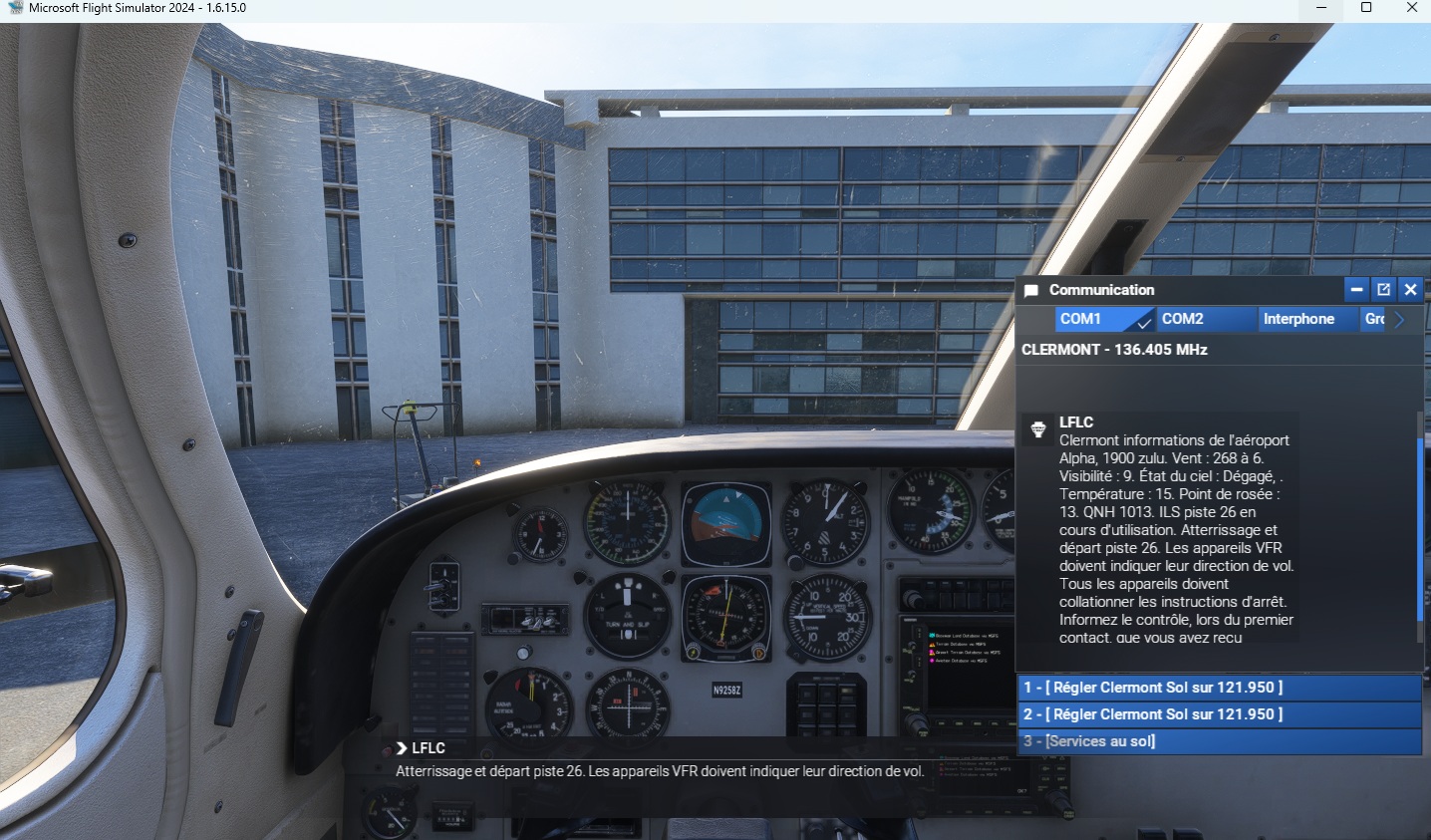Open the Interphone tab
This screenshot has width=1431, height=840.
pyautogui.click(x=1306, y=319)
